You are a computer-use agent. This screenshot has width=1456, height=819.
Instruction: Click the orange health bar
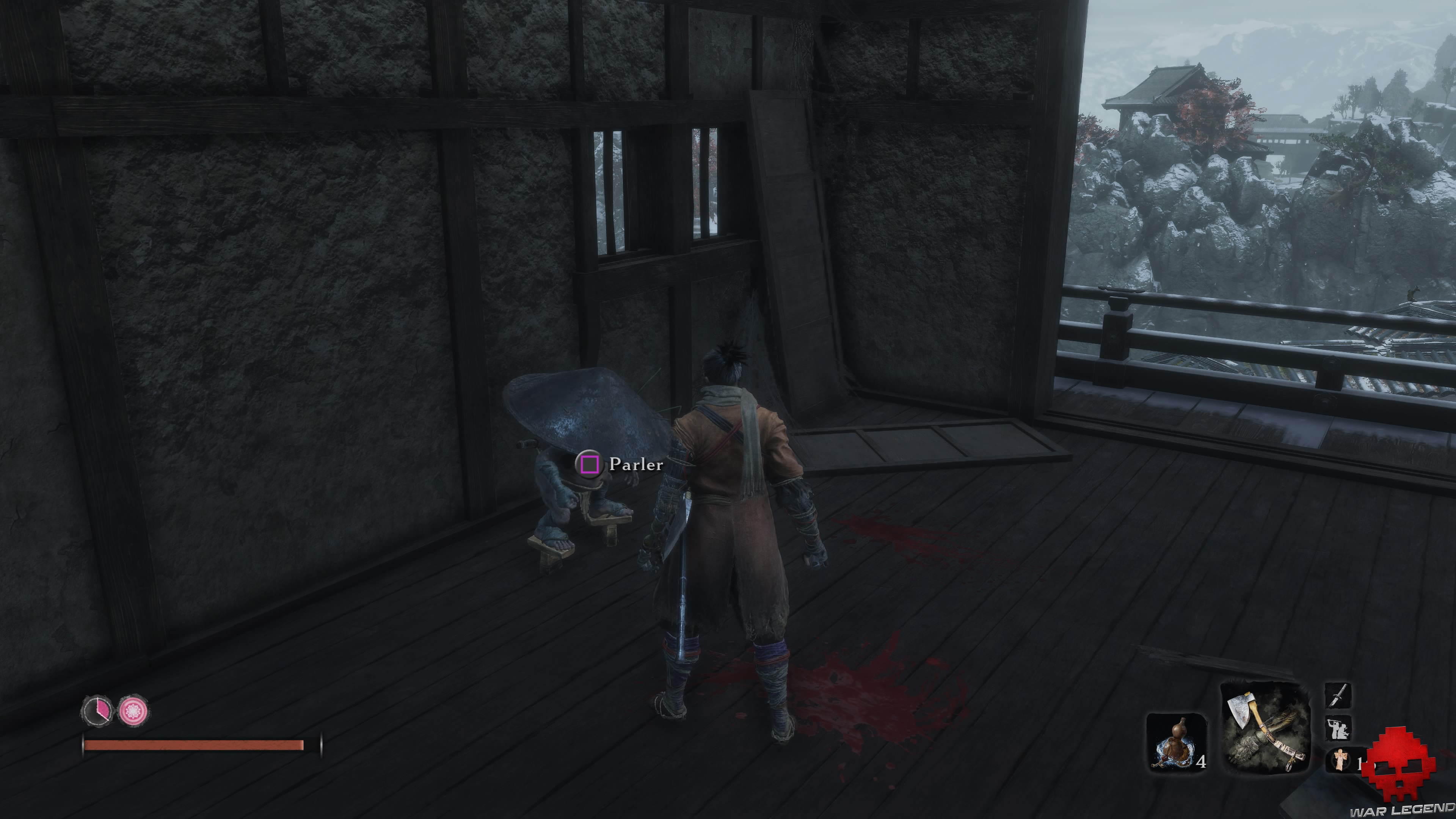click(x=192, y=747)
